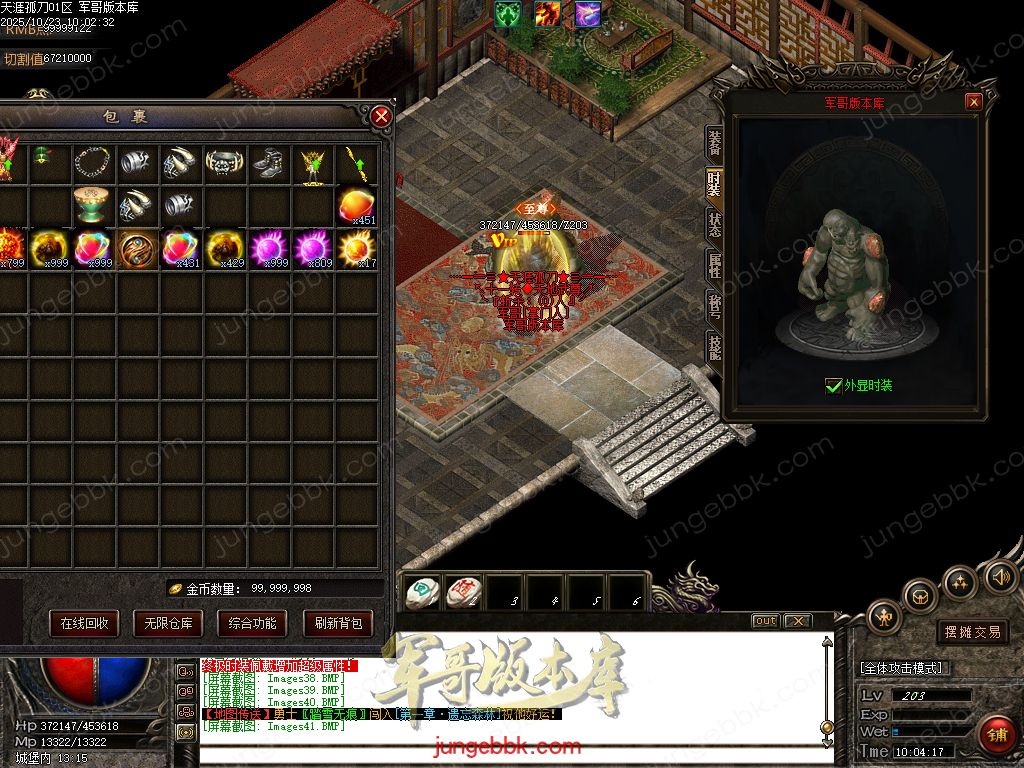Close the character panel
Image resolution: width=1024 pixels, height=768 pixels.
pos(973,102)
